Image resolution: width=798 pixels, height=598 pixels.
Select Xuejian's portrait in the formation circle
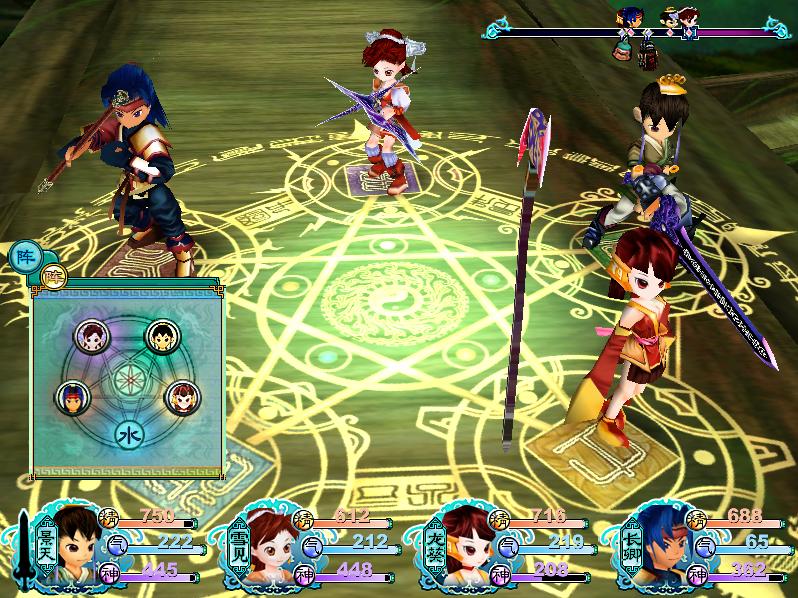[93, 335]
